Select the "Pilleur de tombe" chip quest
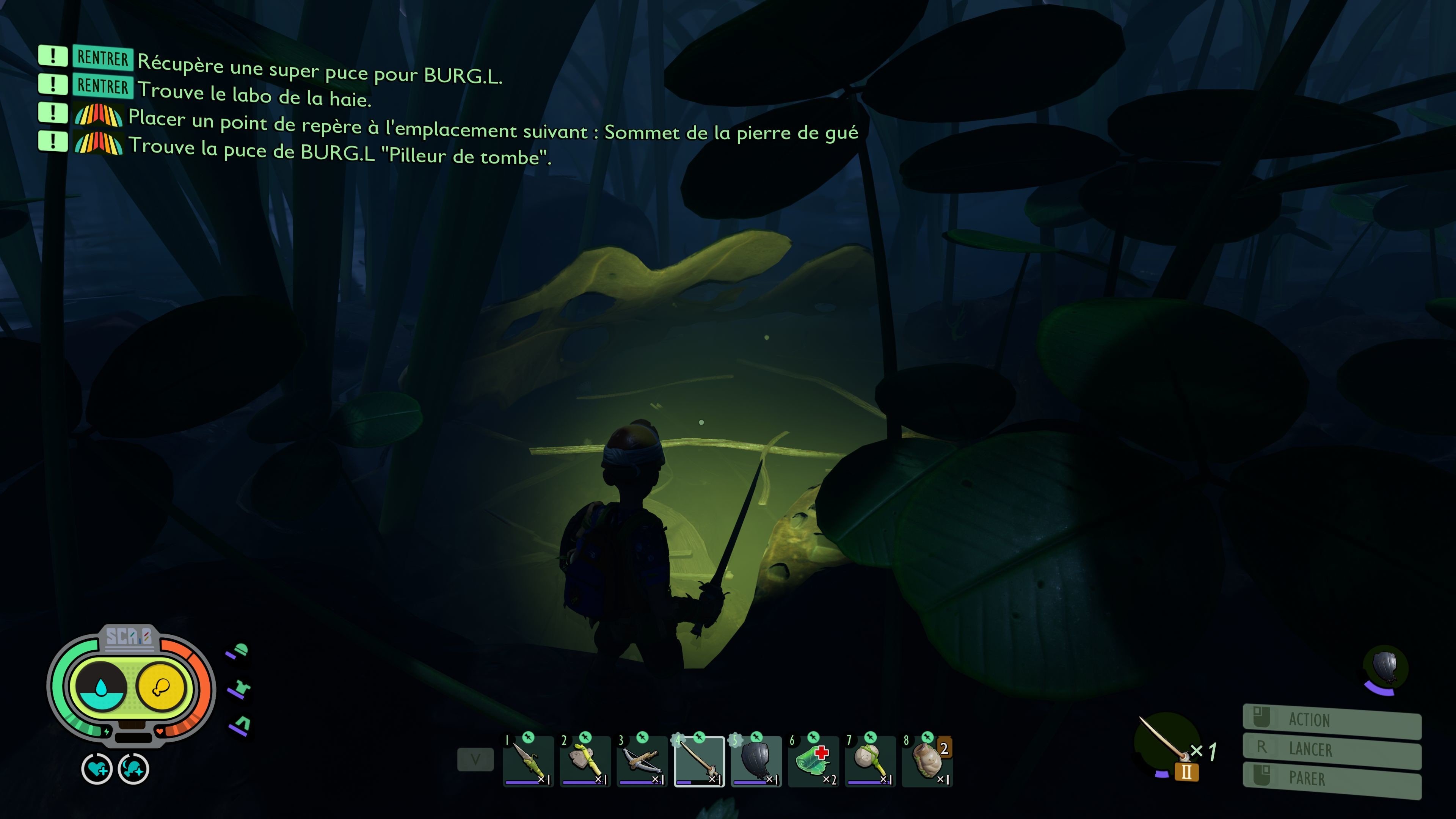Image resolution: width=1456 pixels, height=819 pixels. coord(339,152)
